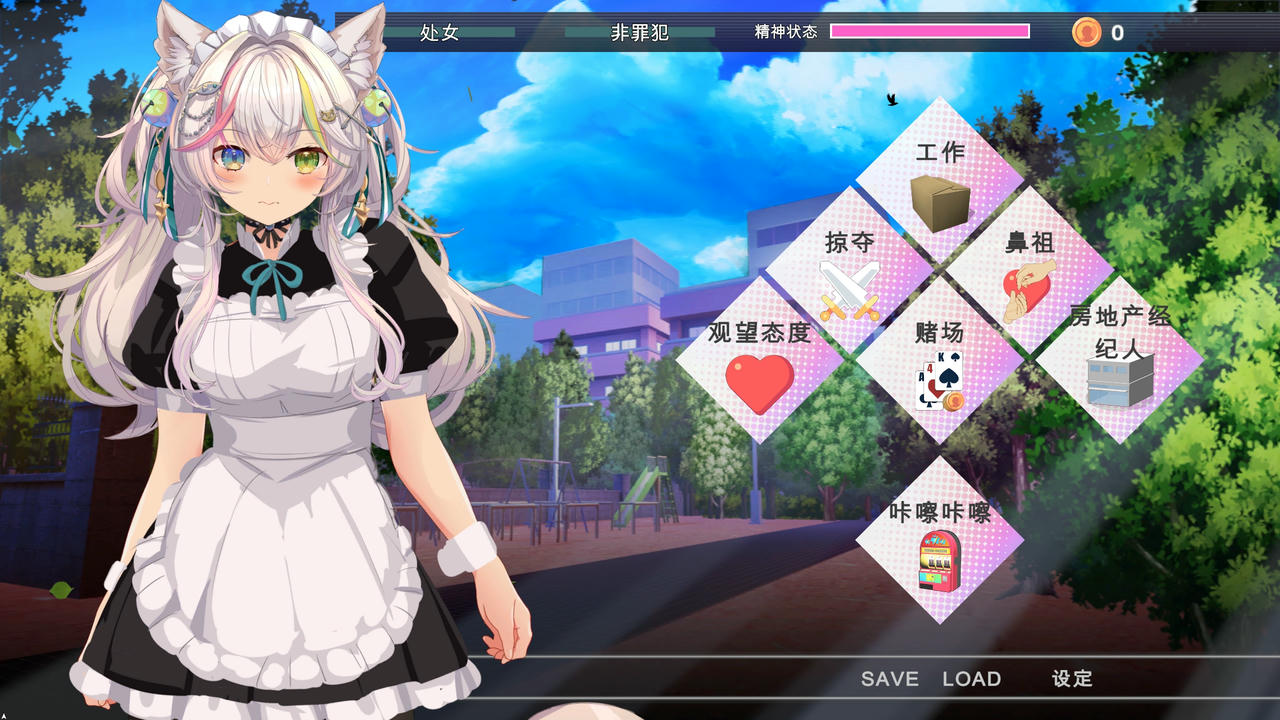Click the SAVE button
The image size is (1280, 720).
(889, 679)
